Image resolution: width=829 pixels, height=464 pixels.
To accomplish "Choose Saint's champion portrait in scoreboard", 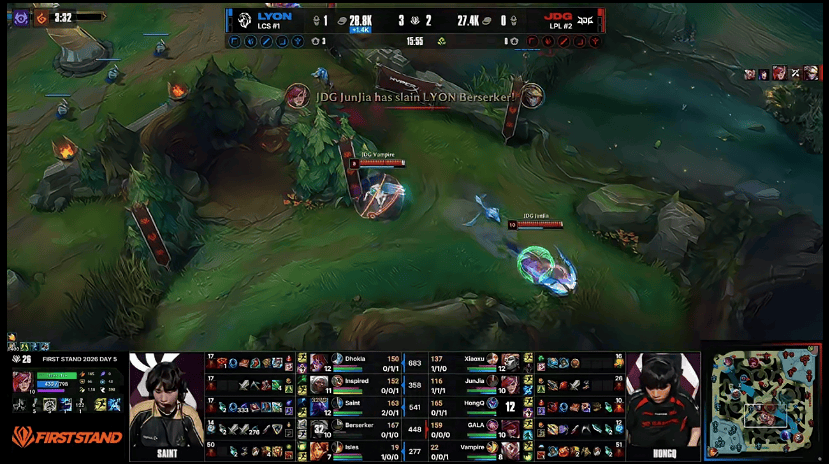I will pos(320,407).
